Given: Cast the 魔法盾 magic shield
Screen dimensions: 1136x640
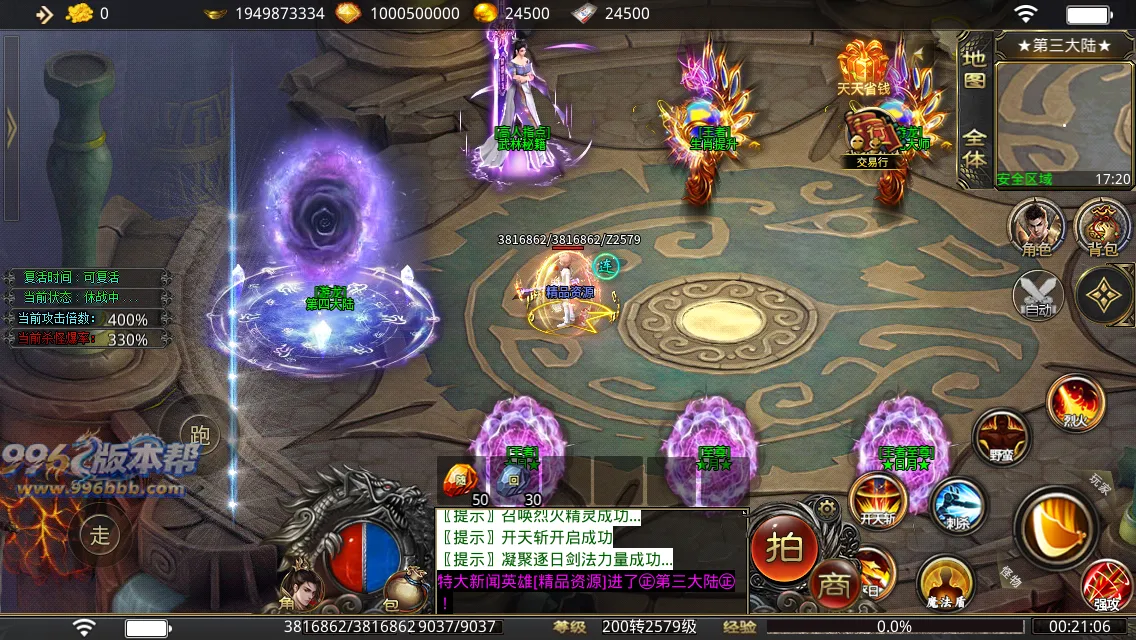Looking at the screenshot, I should (x=945, y=582).
